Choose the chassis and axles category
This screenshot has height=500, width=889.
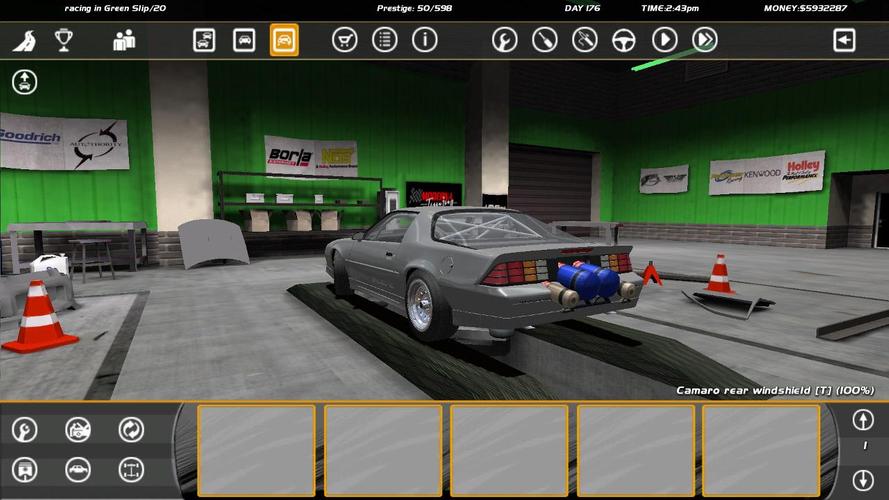(131, 469)
